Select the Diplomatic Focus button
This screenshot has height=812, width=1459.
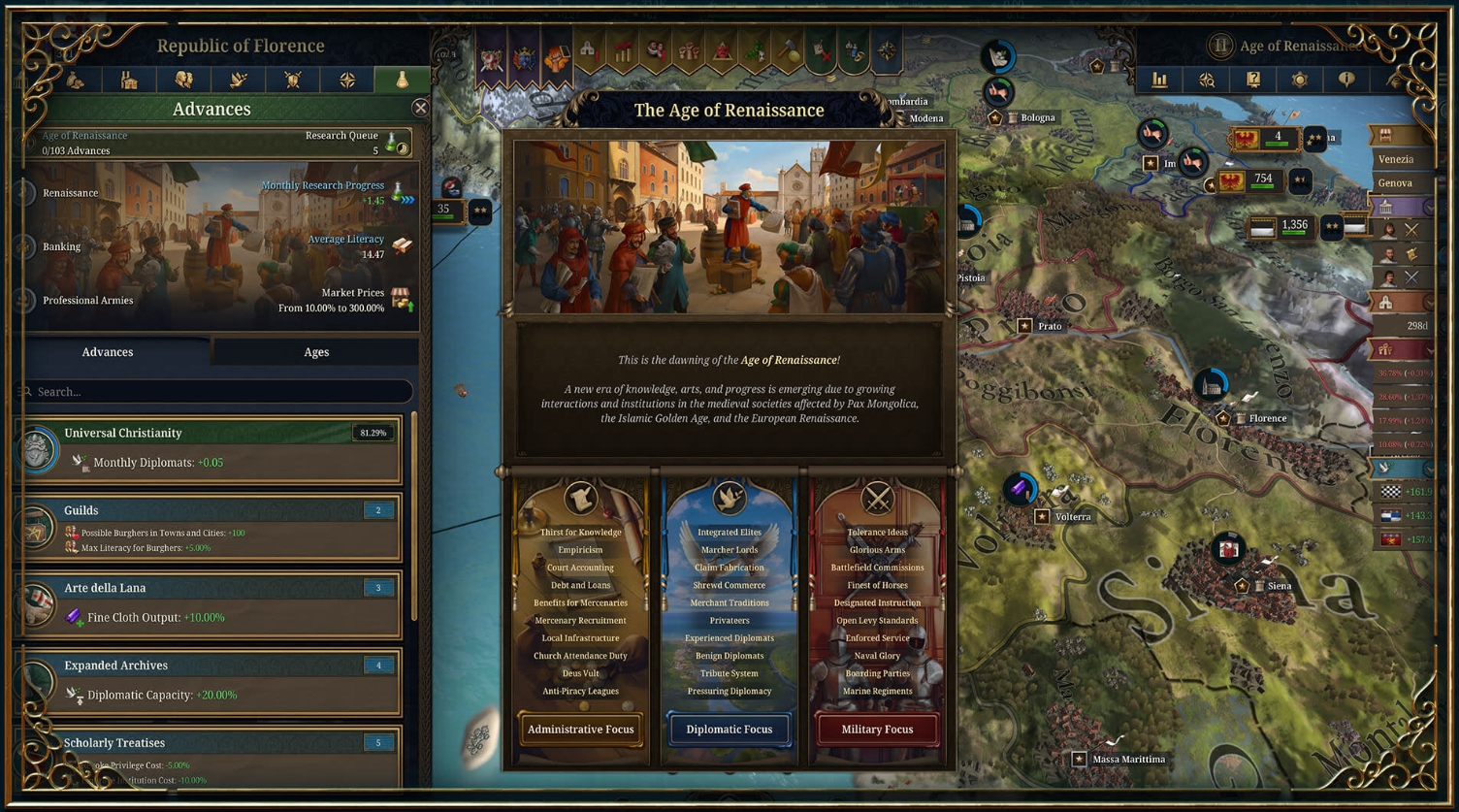[729, 730]
